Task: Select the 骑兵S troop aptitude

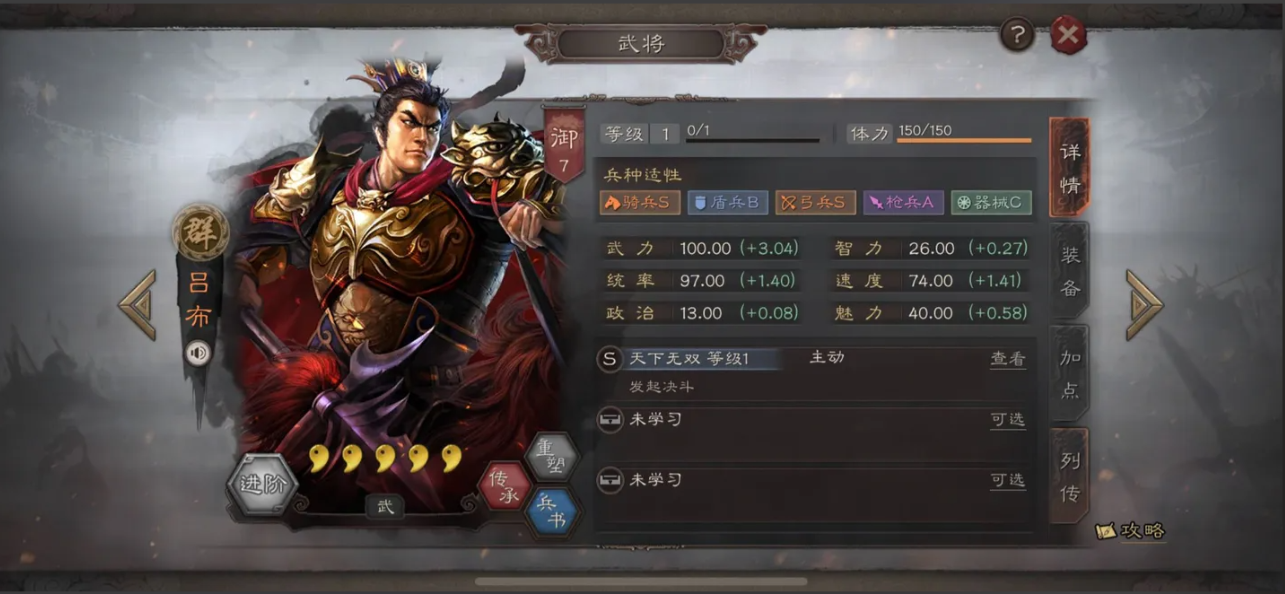Action: point(640,202)
